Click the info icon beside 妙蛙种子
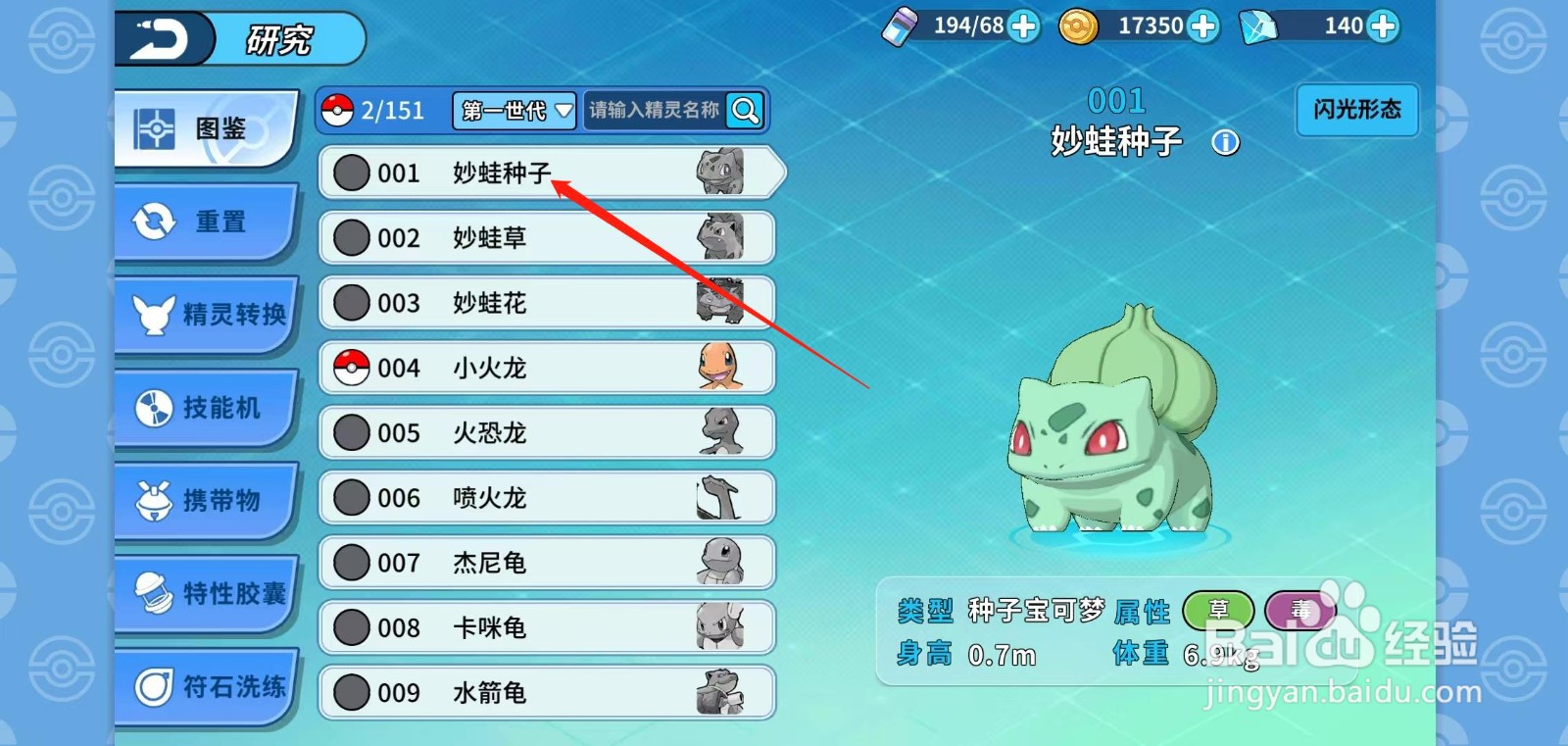This screenshot has width=1568, height=746. coord(1226,142)
